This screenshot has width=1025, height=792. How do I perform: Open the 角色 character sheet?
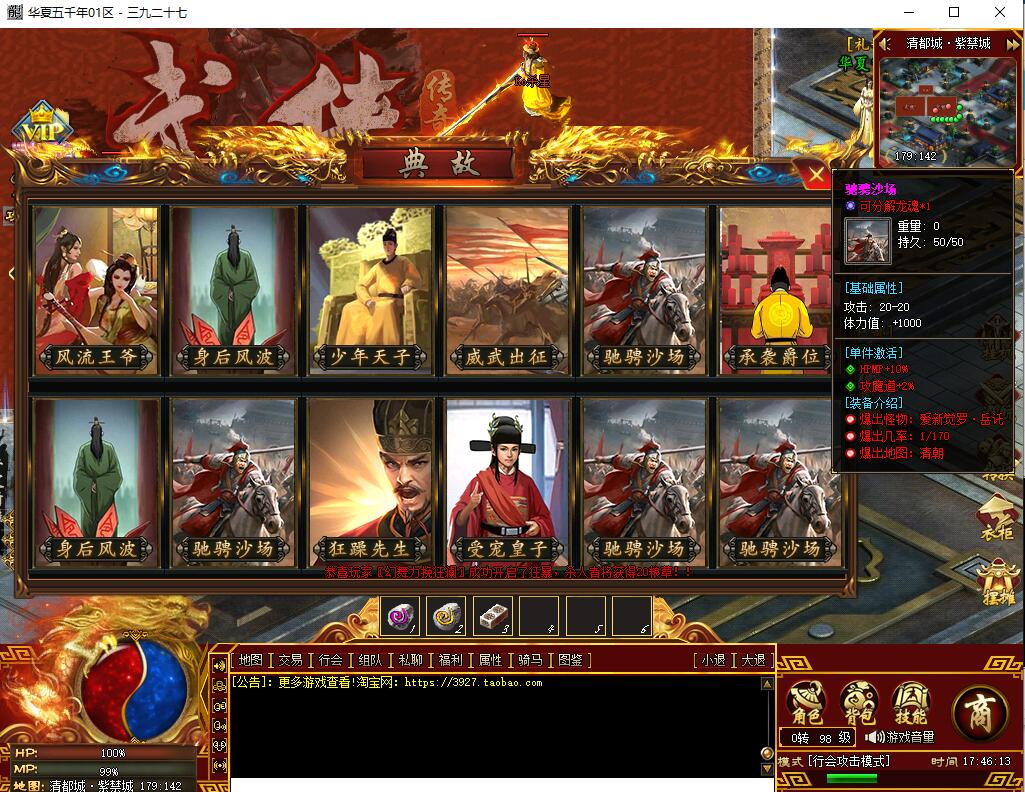806,704
